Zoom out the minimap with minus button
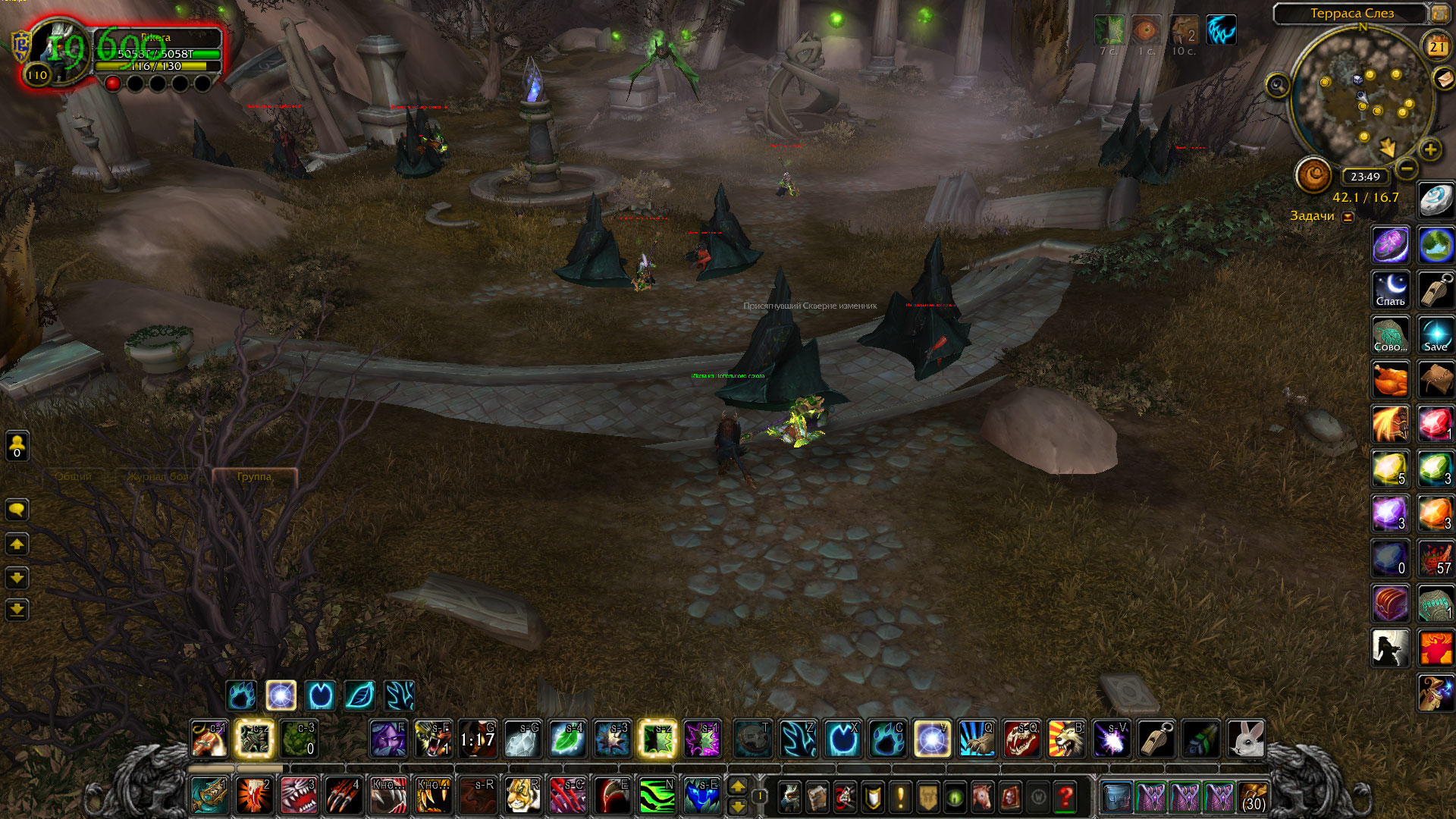This screenshot has width=1456, height=819. click(x=1407, y=168)
